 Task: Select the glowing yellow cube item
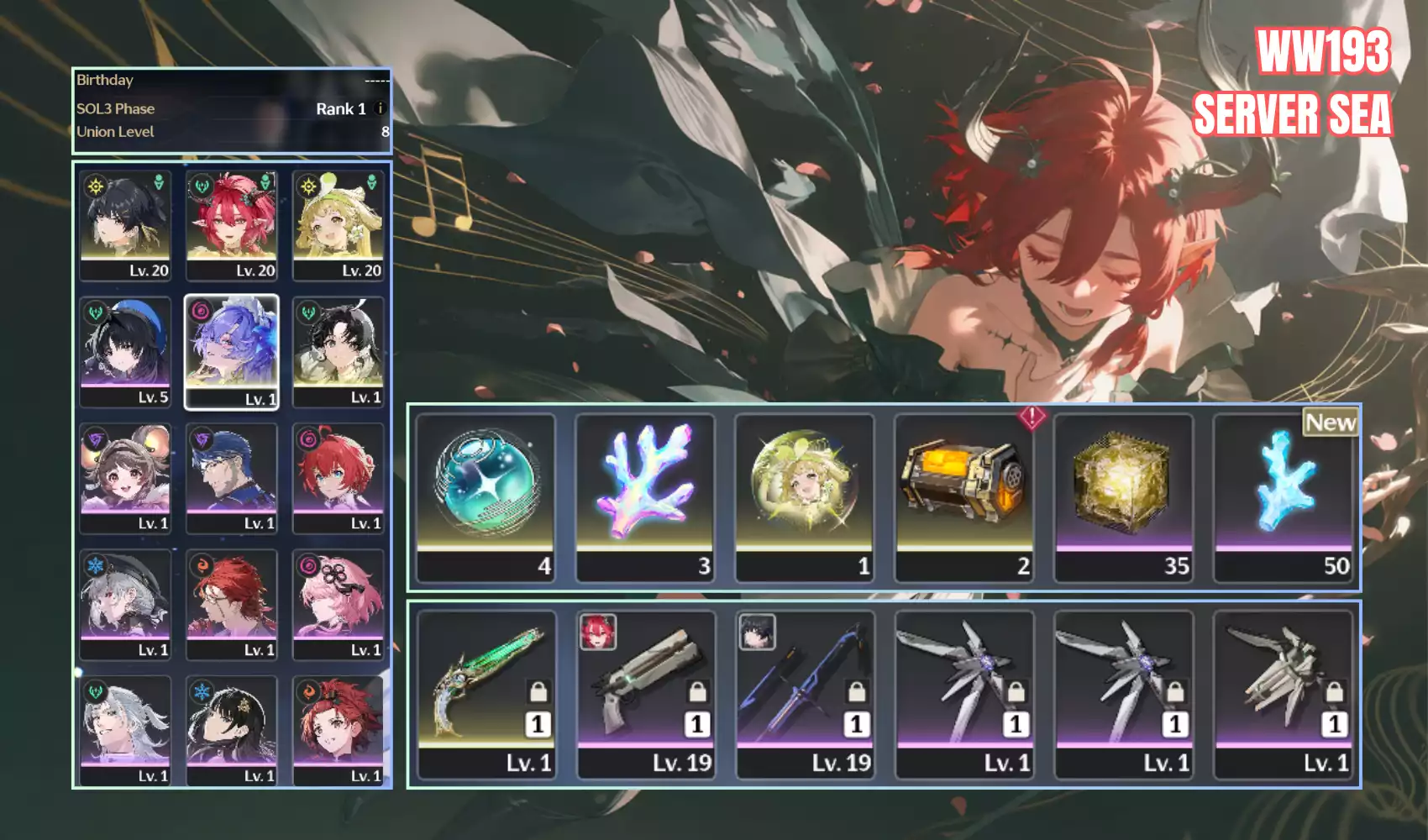pyautogui.click(x=1124, y=496)
